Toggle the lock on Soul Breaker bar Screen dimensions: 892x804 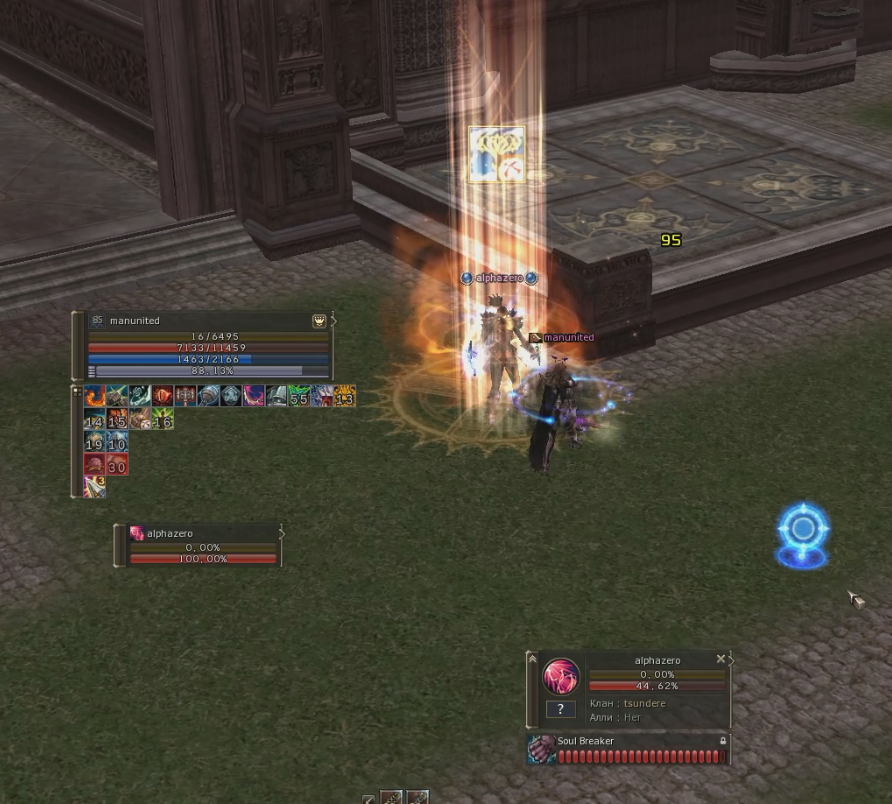pos(723,741)
